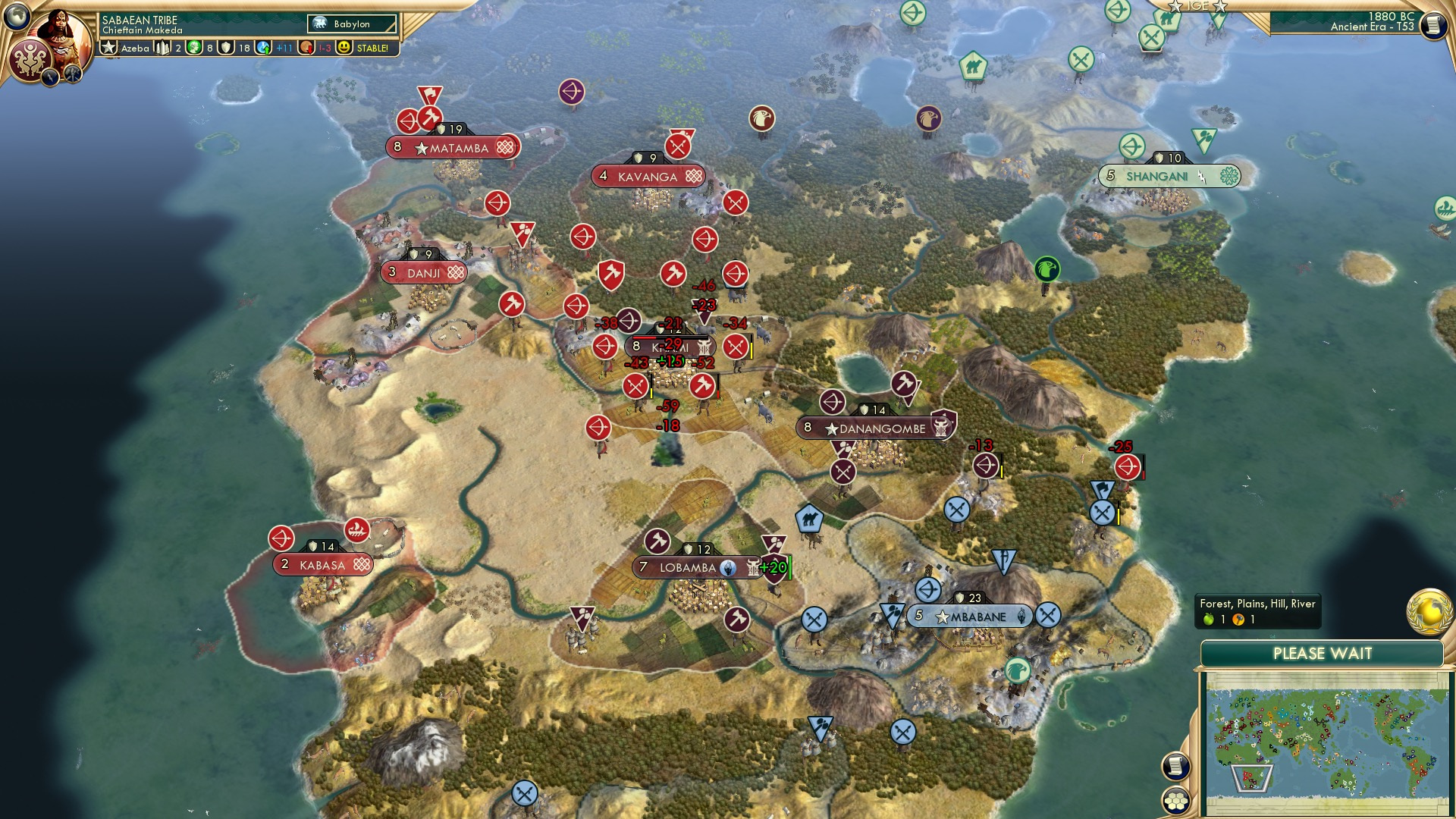
Task: Switch to strategic view via the hex icon
Action: pos(1174,800)
